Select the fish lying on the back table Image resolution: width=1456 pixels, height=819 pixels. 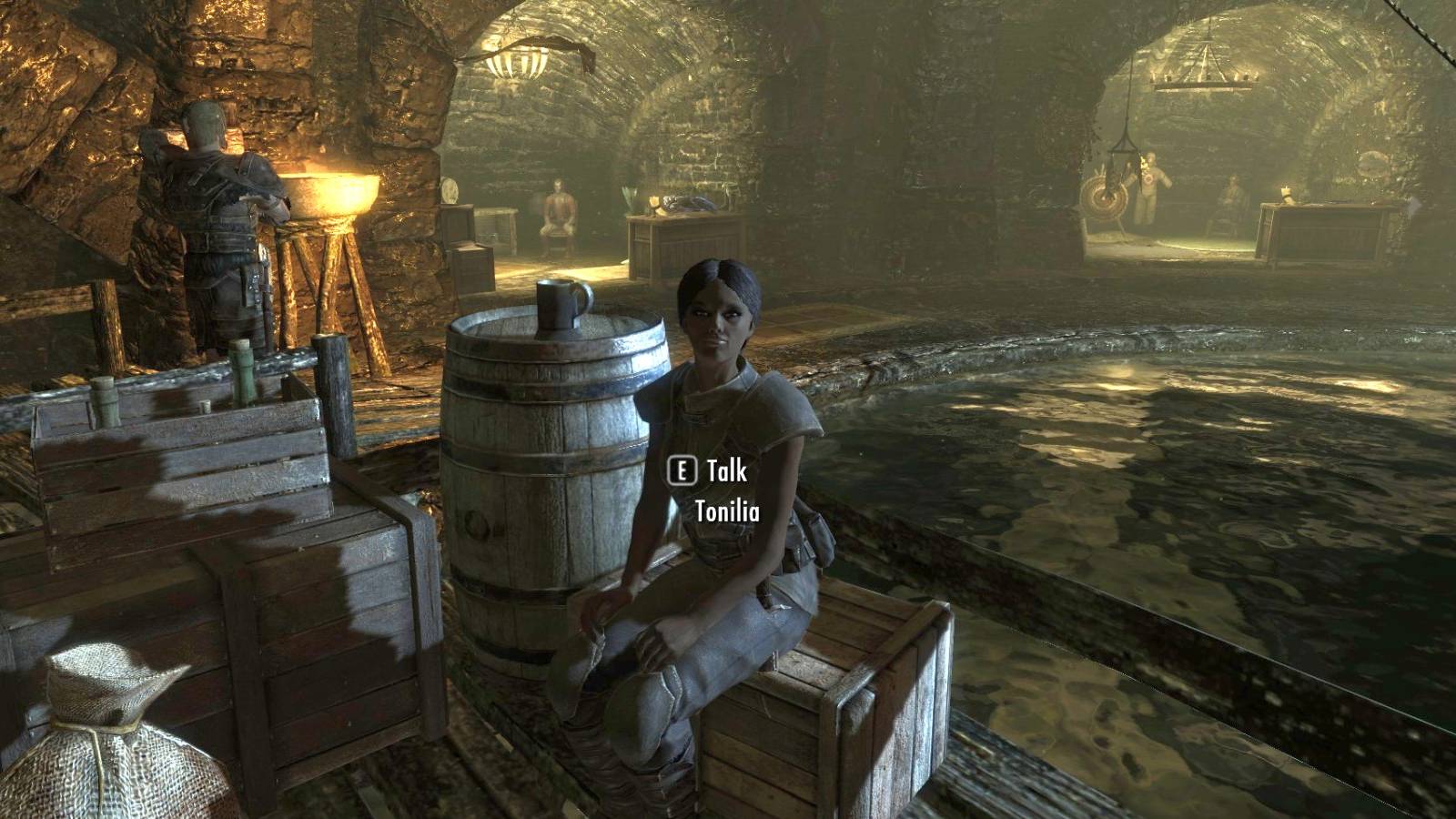click(689, 202)
